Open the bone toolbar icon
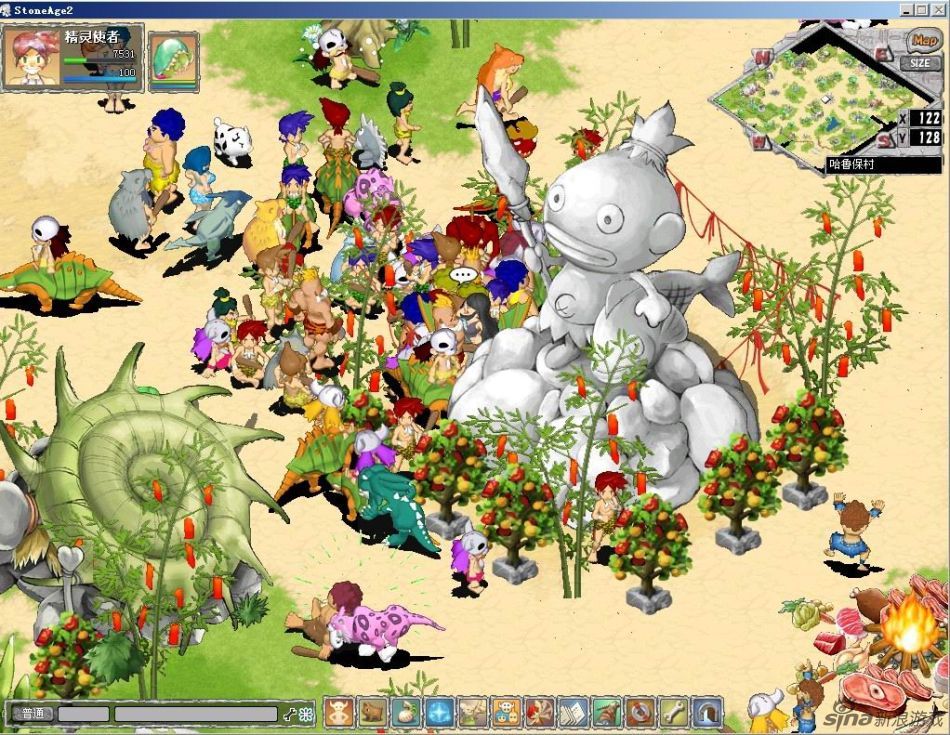Image resolution: width=950 pixels, height=735 pixels. pos(674,712)
